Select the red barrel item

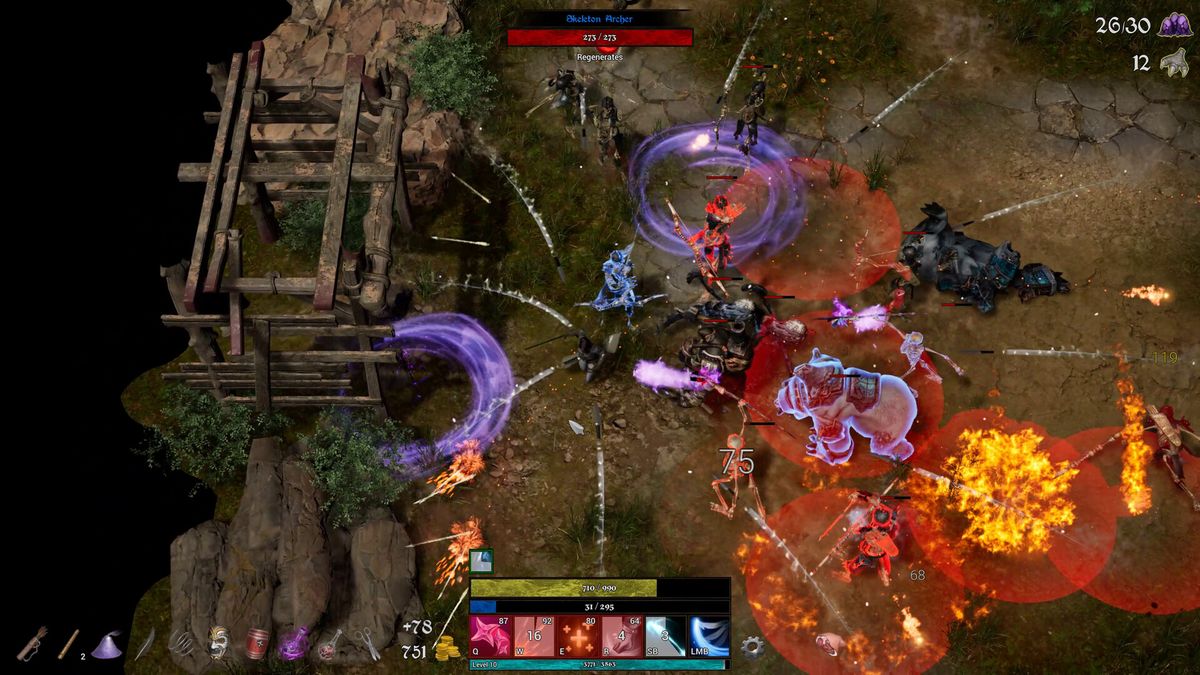click(x=256, y=643)
